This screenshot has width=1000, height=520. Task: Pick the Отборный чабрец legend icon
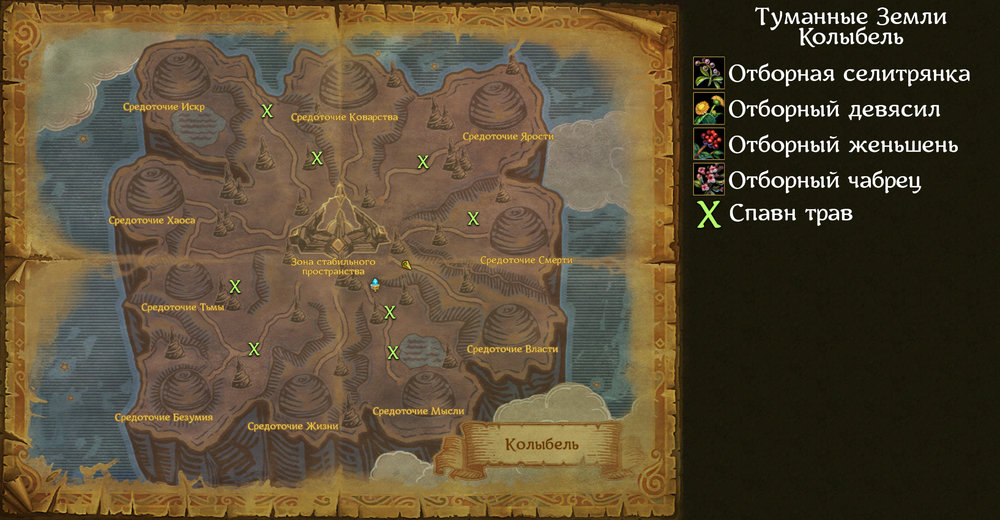click(x=709, y=179)
